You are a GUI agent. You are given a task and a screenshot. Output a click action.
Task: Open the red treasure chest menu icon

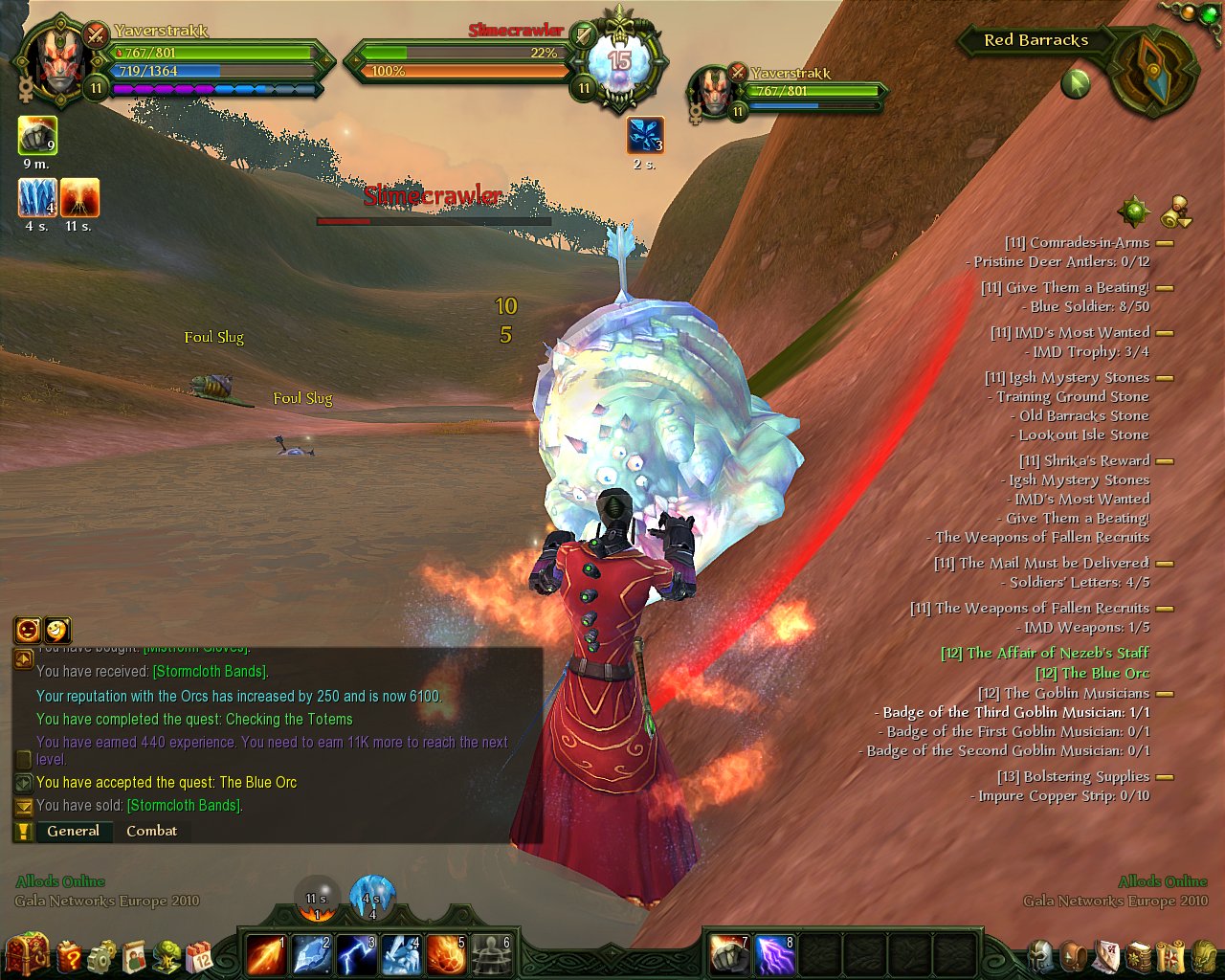coord(26,953)
